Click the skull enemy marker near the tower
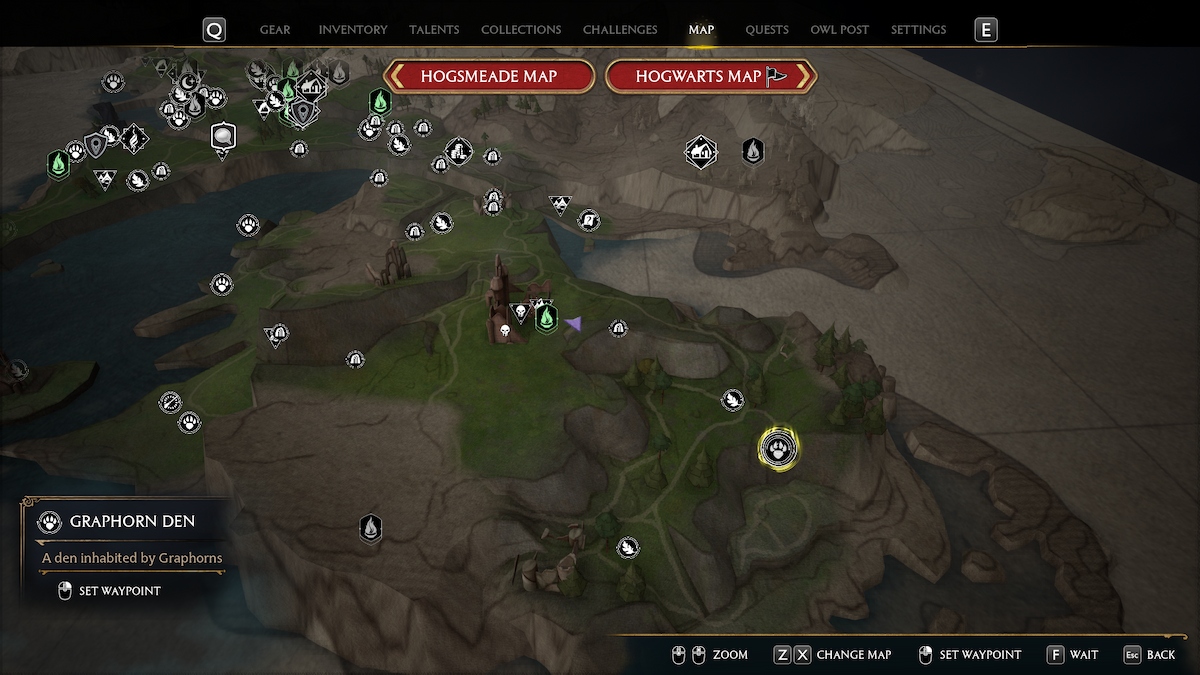 tap(505, 329)
